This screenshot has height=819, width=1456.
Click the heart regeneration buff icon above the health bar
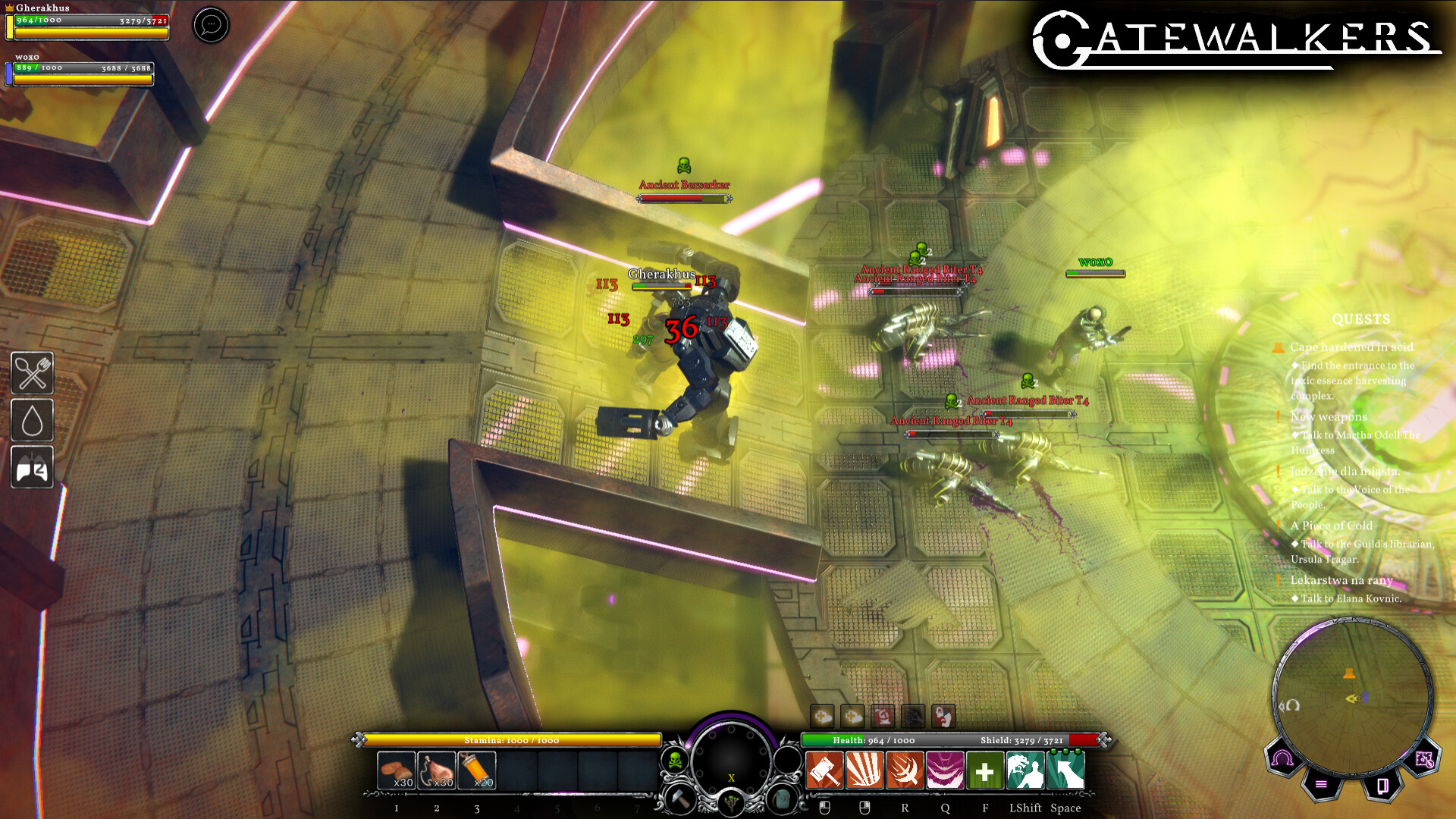(x=823, y=716)
